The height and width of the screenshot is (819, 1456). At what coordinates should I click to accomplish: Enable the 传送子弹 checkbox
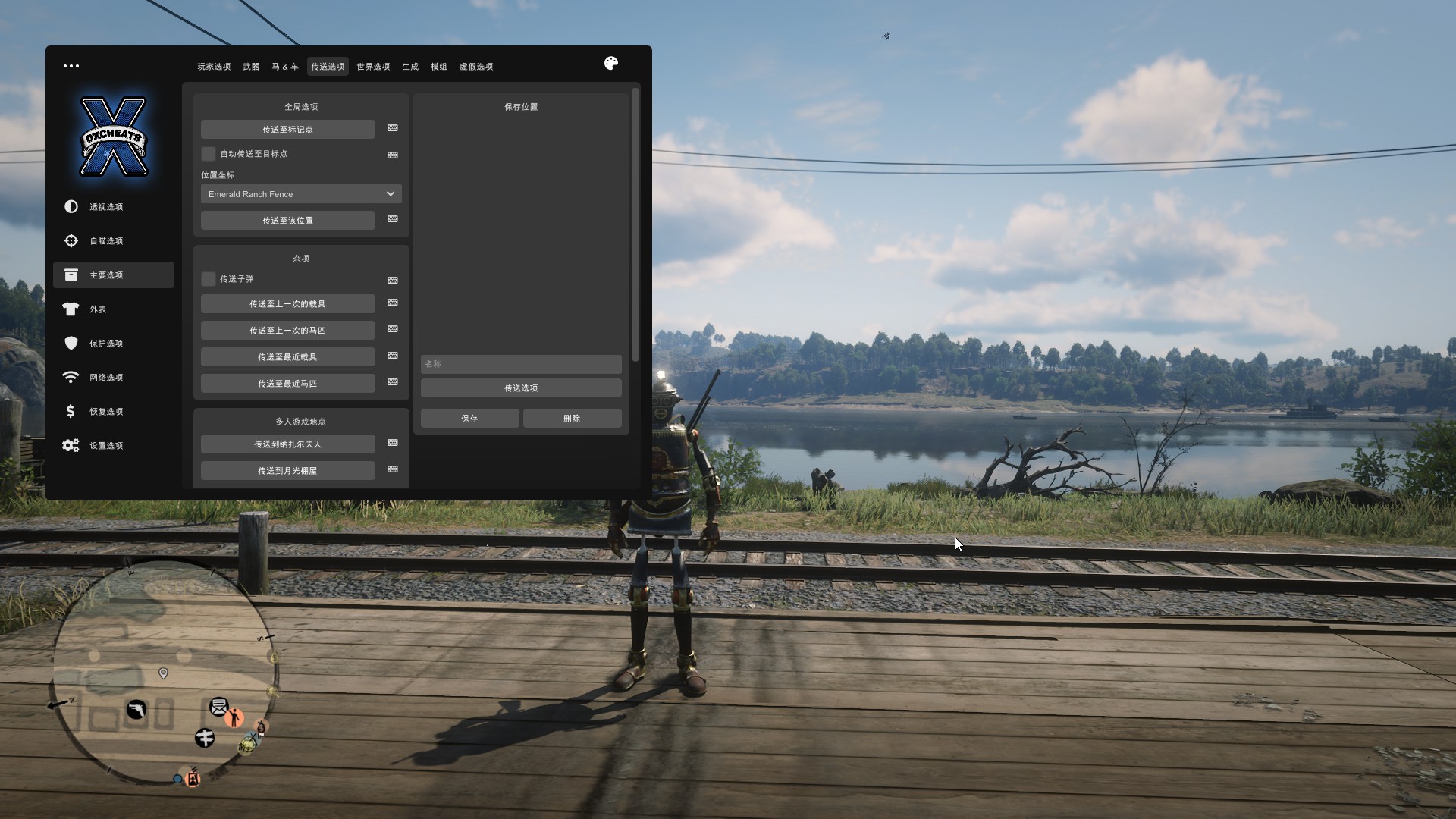[209, 279]
